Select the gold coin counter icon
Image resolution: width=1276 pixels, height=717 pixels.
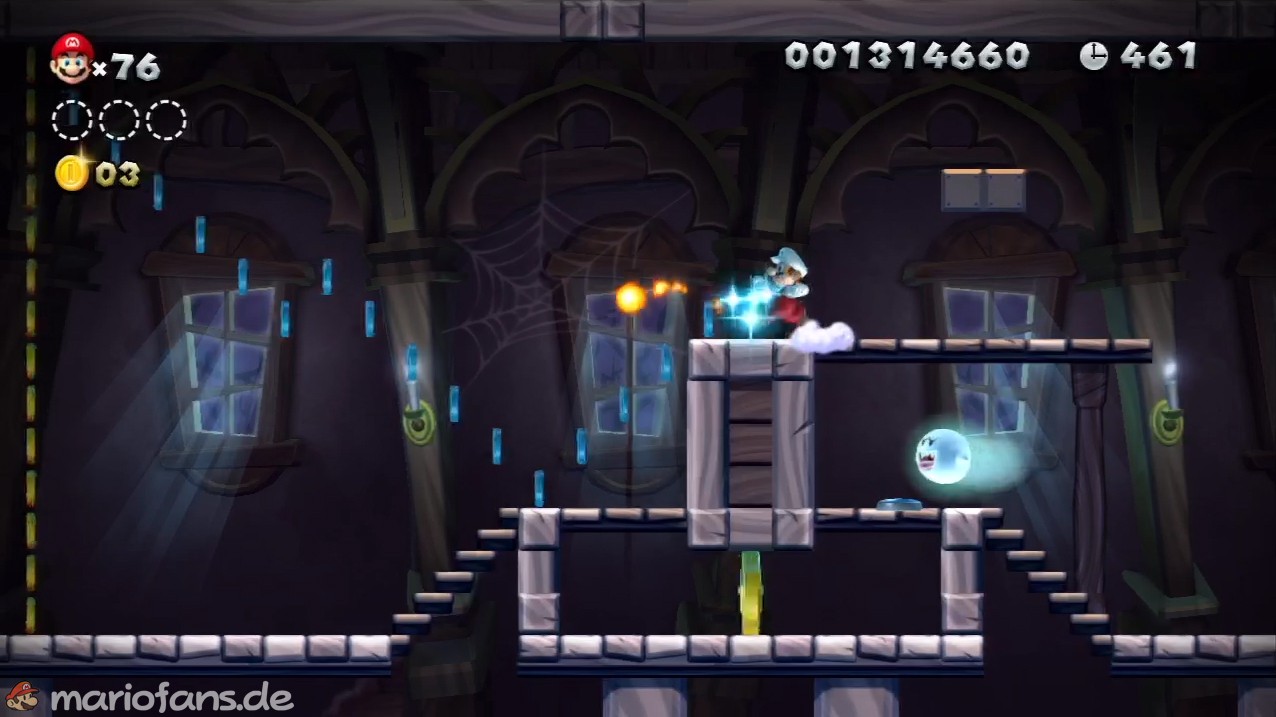pyautogui.click(x=71, y=173)
